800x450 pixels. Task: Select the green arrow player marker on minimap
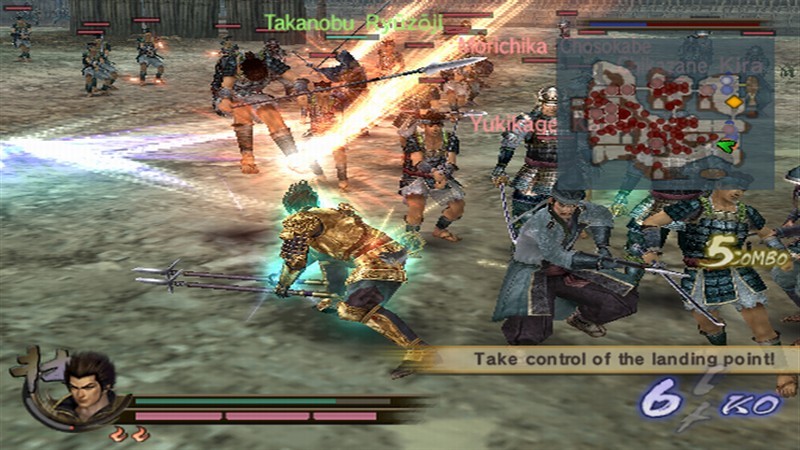pyautogui.click(x=727, y=147)
